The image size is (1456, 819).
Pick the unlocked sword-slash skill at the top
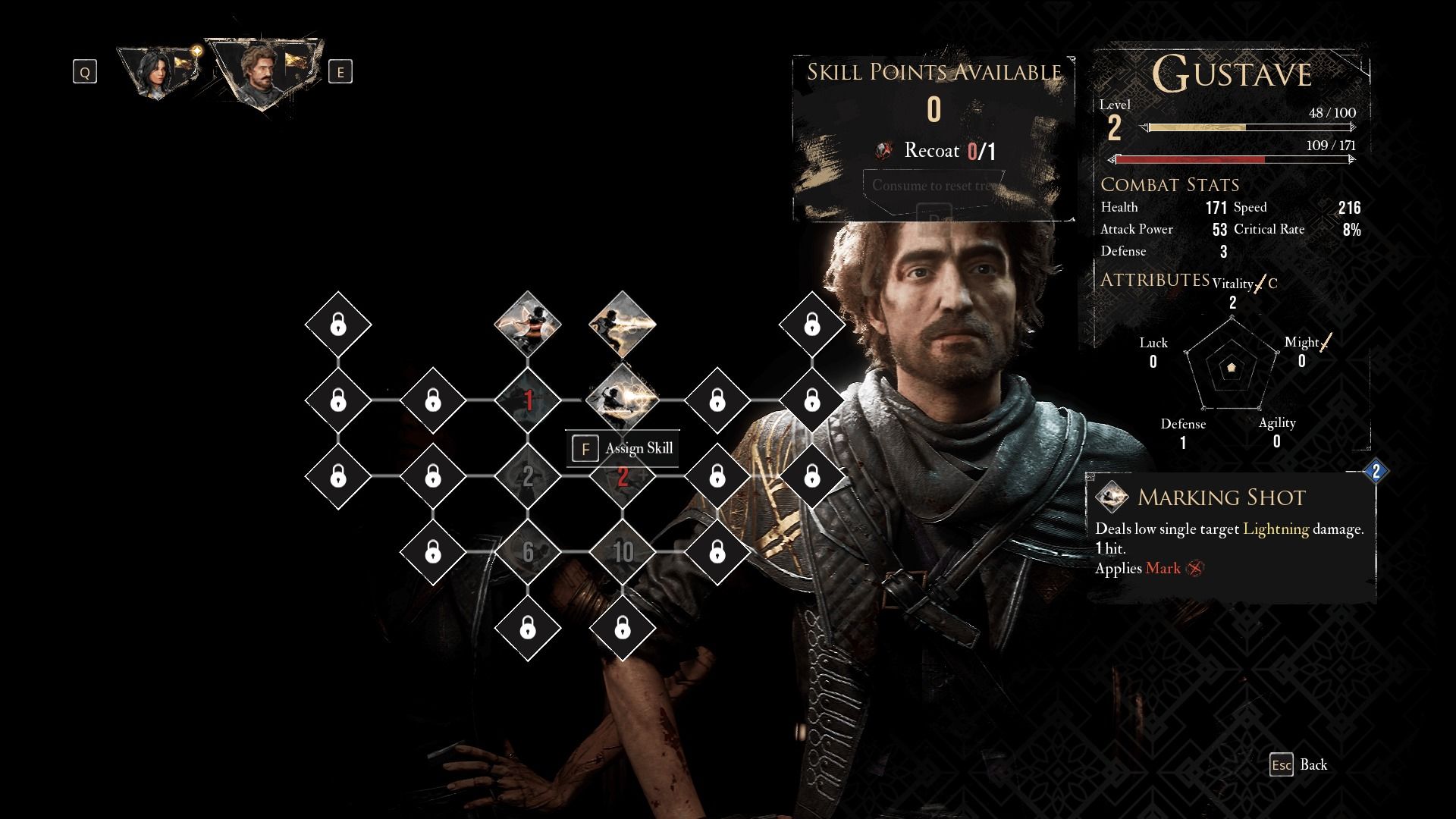[528, 325]
